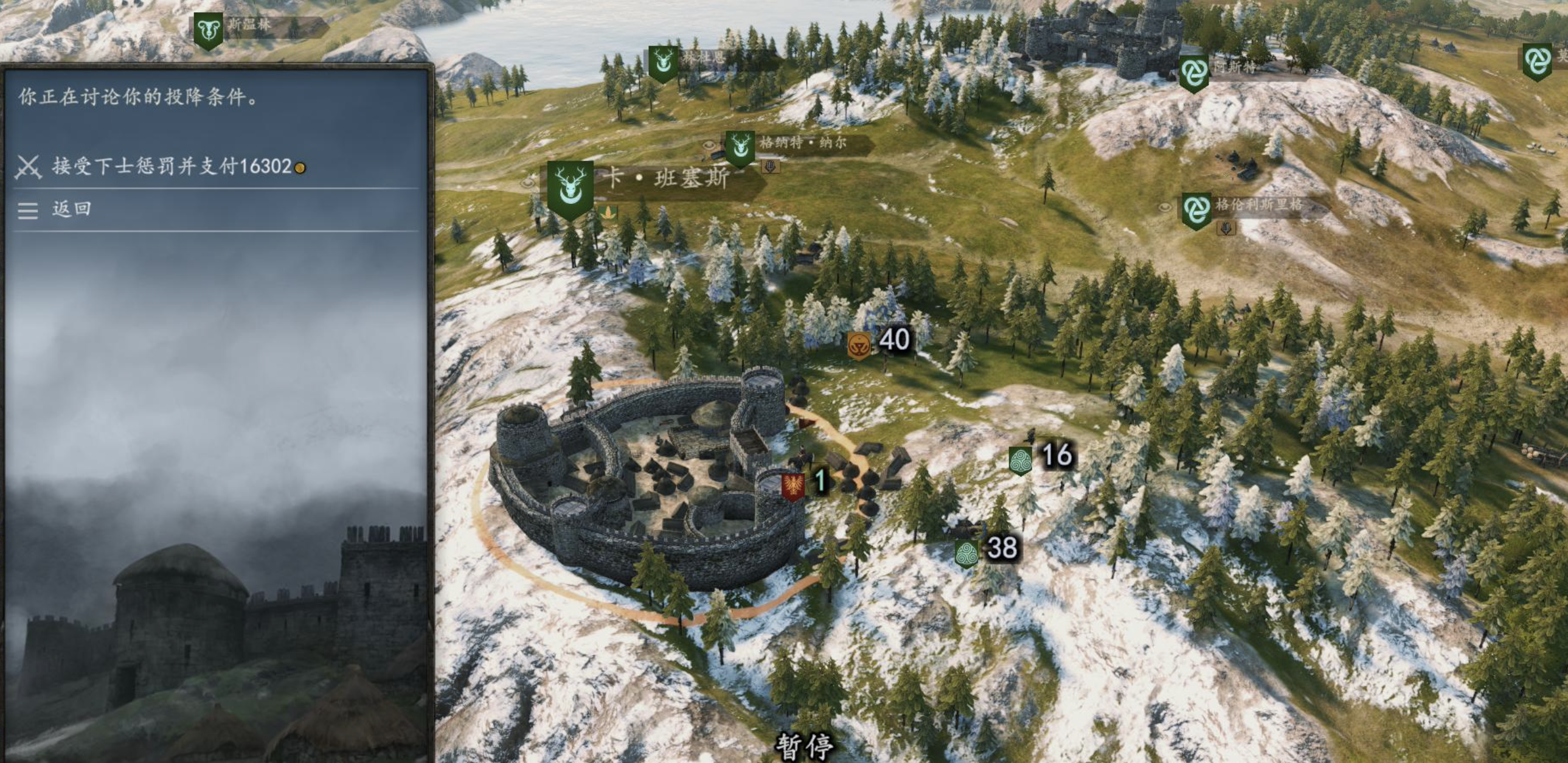Select the orange party marker with 40 troops
The width and height of the screenshot is (1568, 763).
click(858, 344)
